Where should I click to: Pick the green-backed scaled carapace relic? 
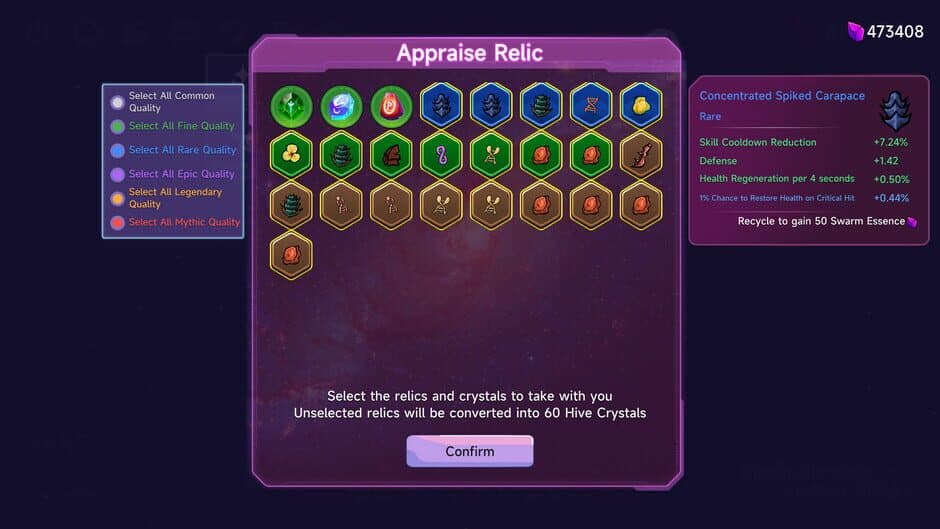(341, 155)
